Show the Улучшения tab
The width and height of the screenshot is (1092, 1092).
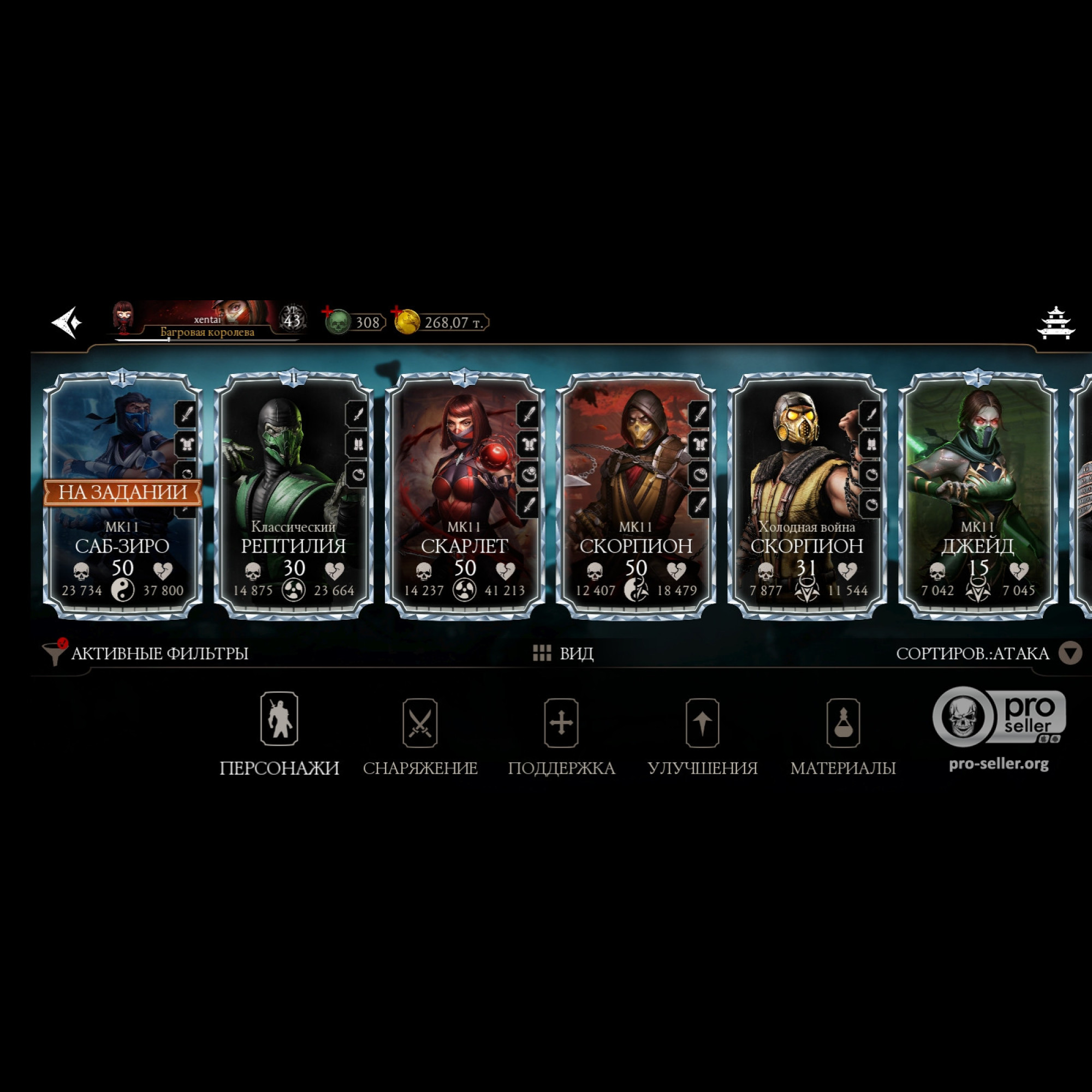702,734
